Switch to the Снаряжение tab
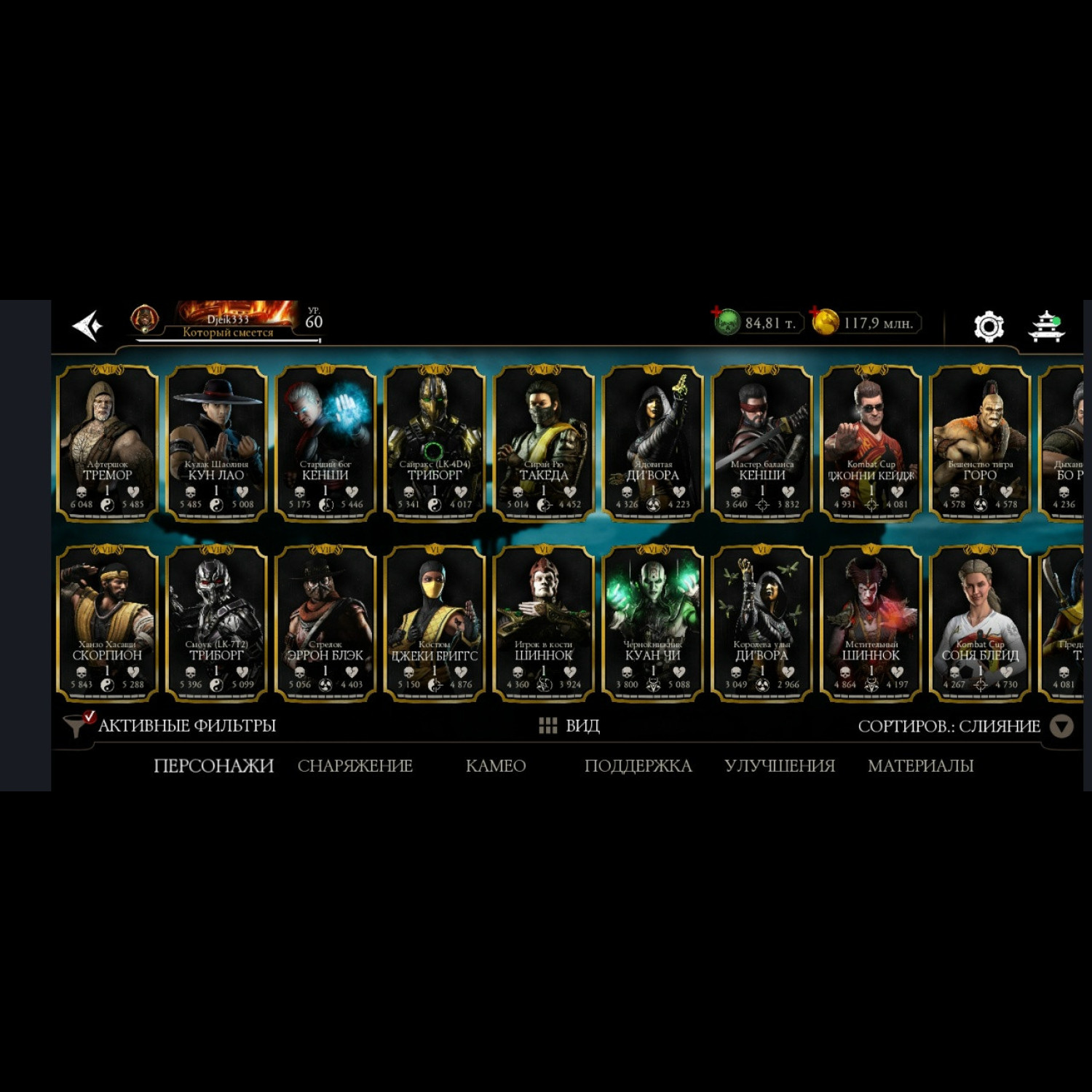This screenshot has width=1092, height=1092. [355, 766]
